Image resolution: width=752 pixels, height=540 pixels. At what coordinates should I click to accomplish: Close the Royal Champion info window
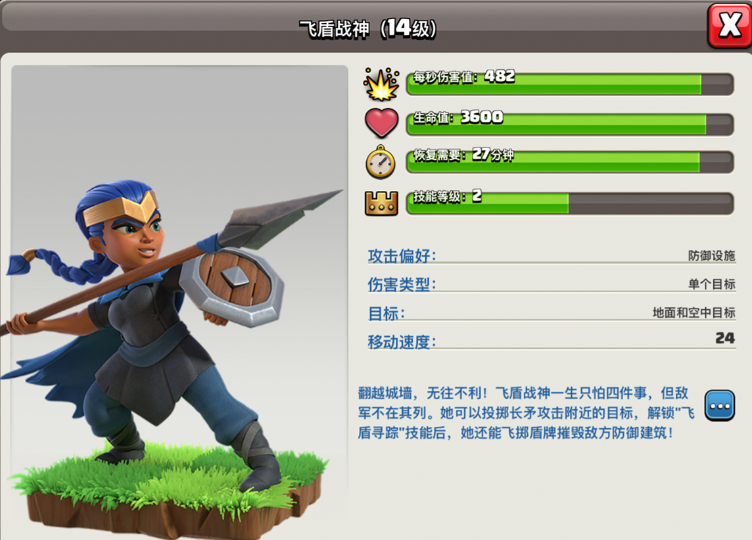click(729, 25)
